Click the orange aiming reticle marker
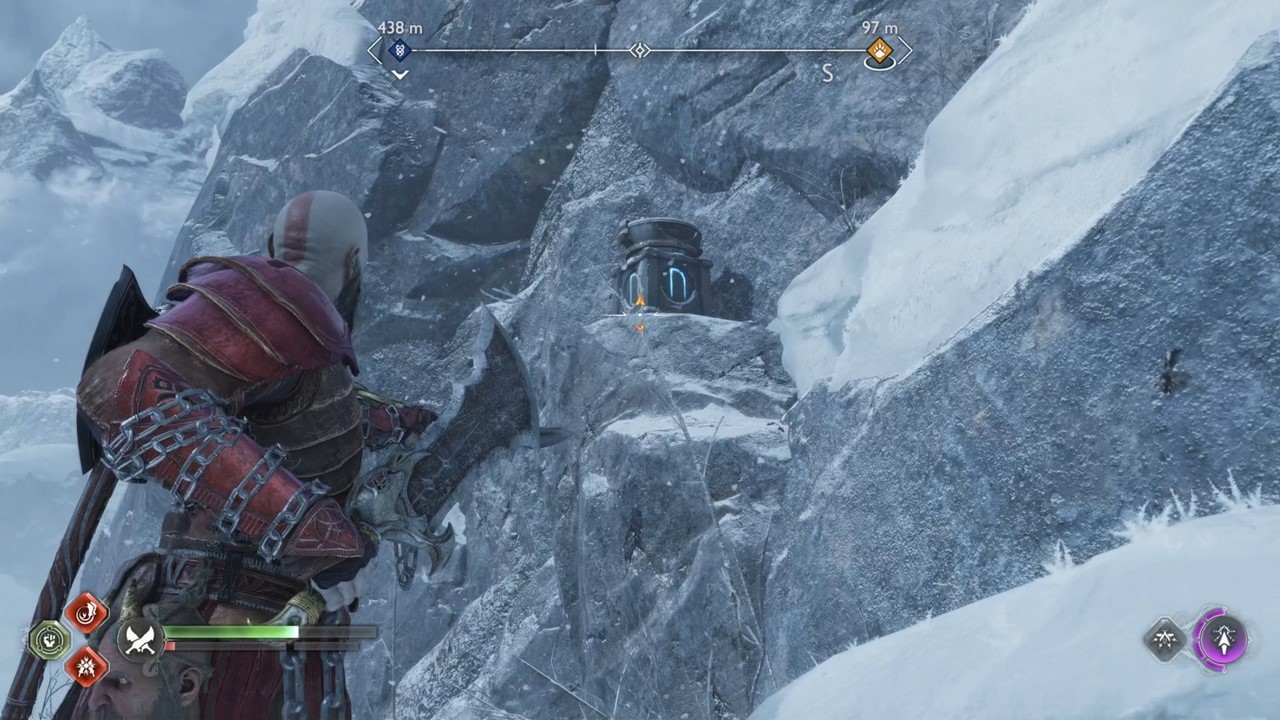Viewport: 1280px width, 720px height. pos(638,313)
